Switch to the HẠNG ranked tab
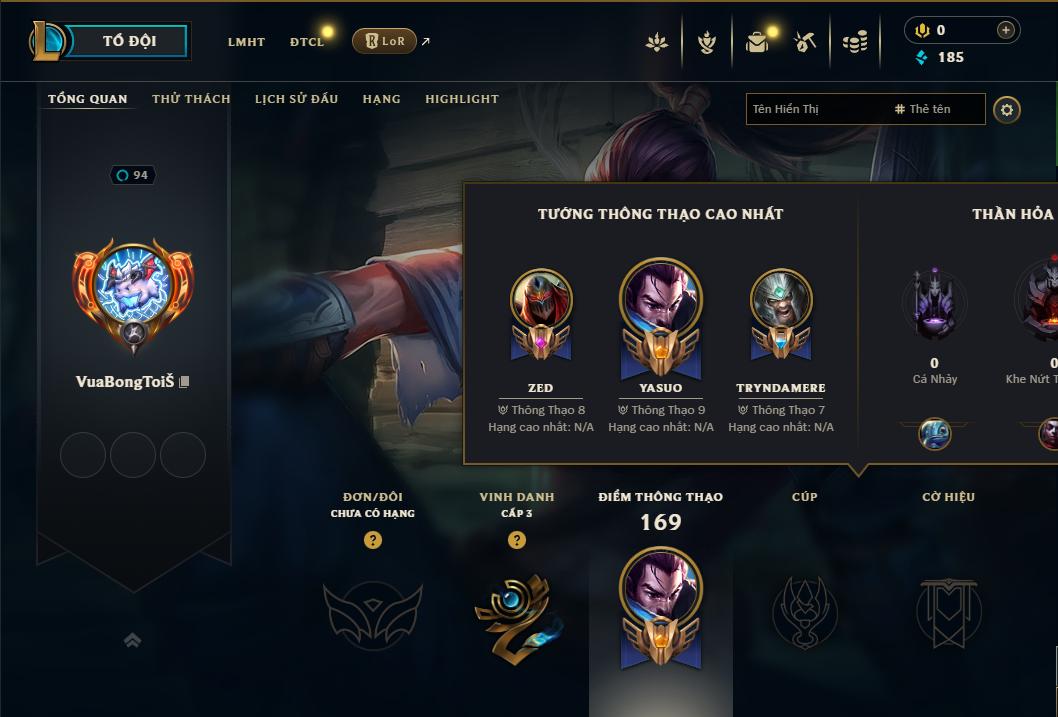Screen dimensions: 1058x717 [381, 99]
